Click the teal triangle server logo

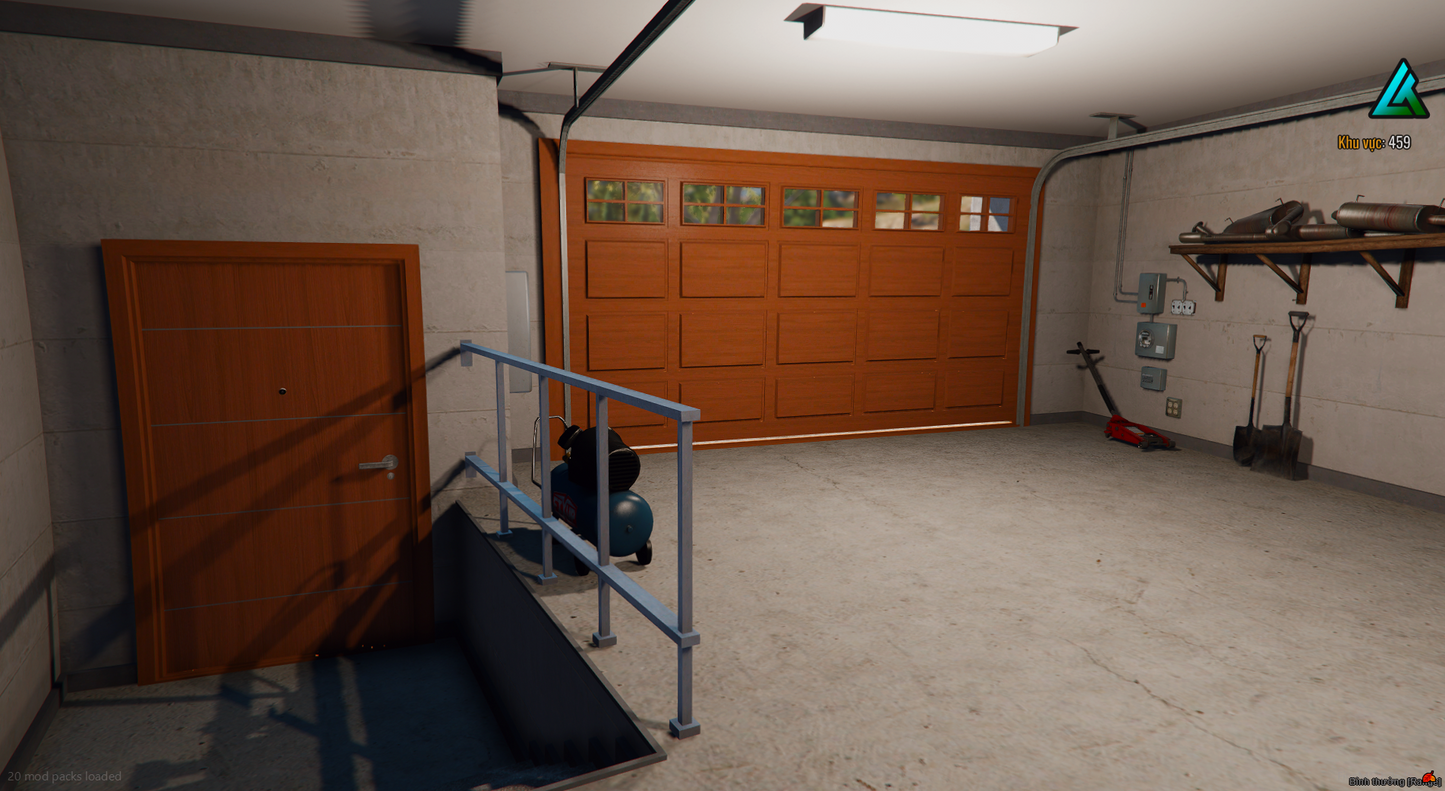point(1398,92)
